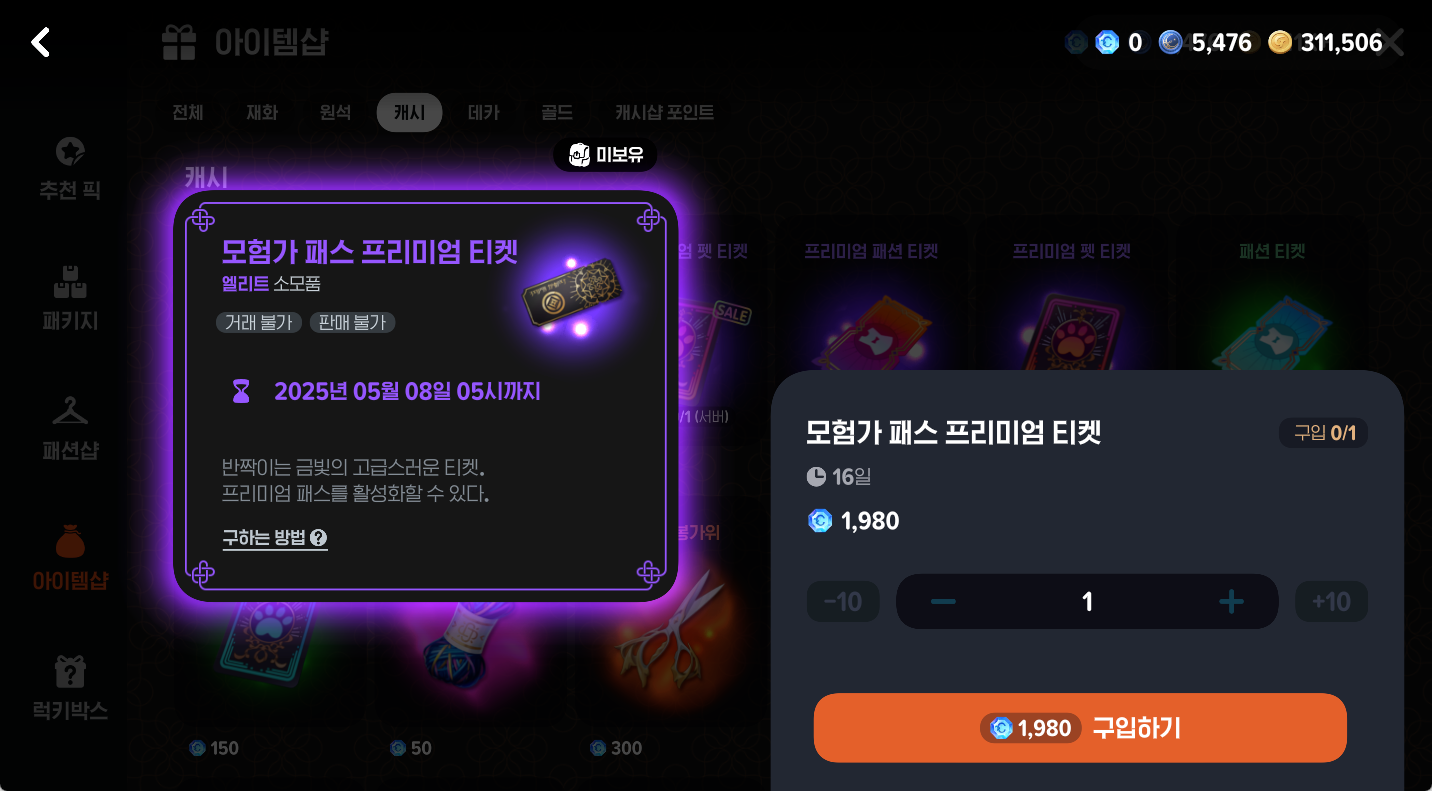Open the 원석 shop category

[335, 112]
